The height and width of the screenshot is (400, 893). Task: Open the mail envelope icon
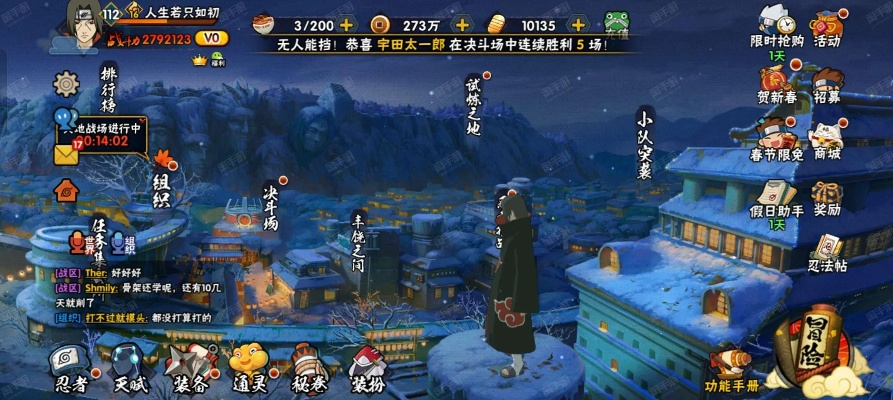pyautogui.click(x=67, y=155)
